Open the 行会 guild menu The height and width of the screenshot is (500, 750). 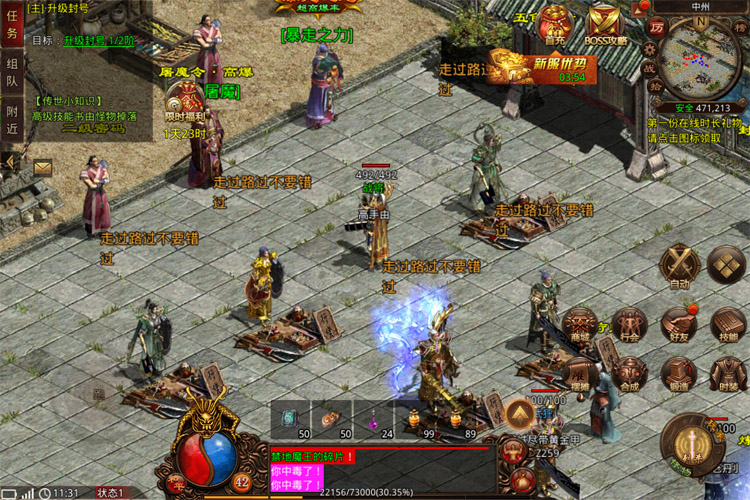629,324
